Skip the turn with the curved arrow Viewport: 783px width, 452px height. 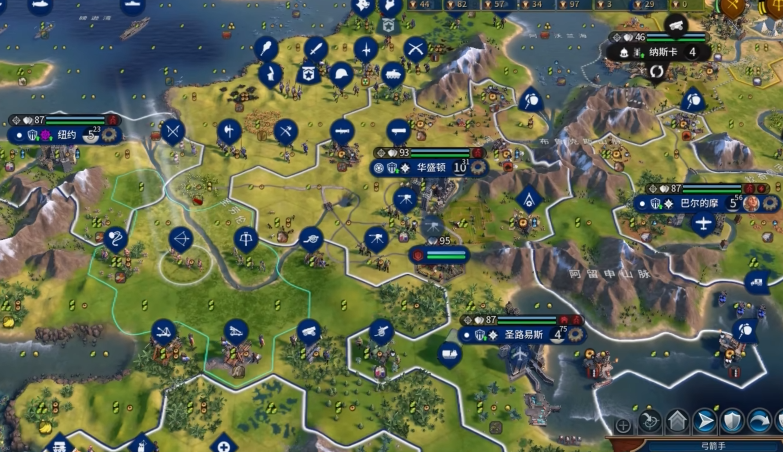pyautogui.click(x=760, y=420)
